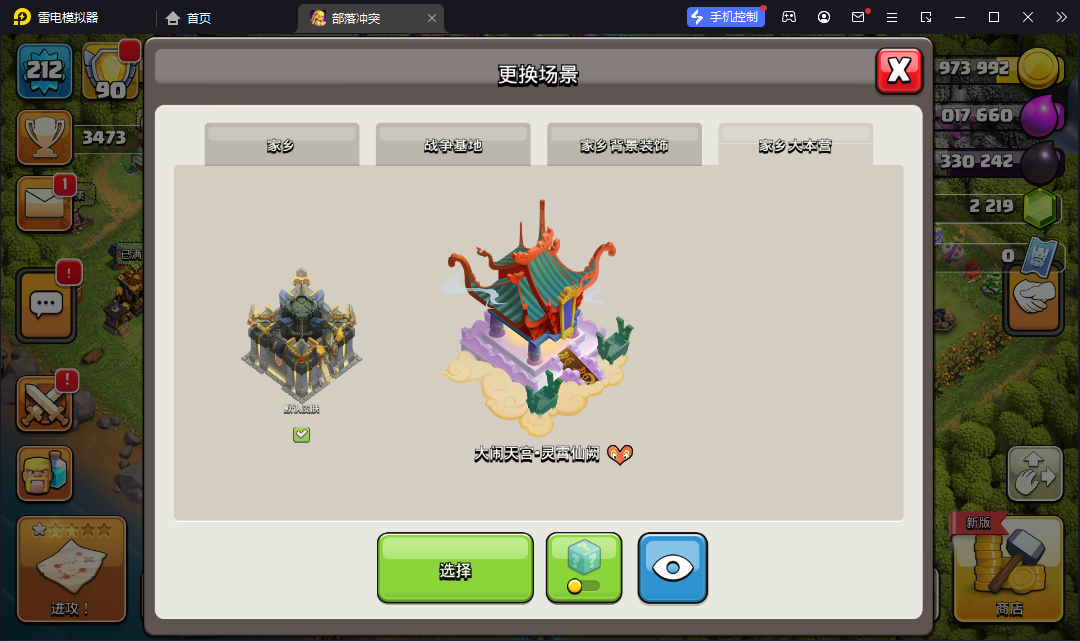1080x641 pixels.
Task: Toggle the green cube switch button
Action: pyautogui.click(x=584, y=568)
